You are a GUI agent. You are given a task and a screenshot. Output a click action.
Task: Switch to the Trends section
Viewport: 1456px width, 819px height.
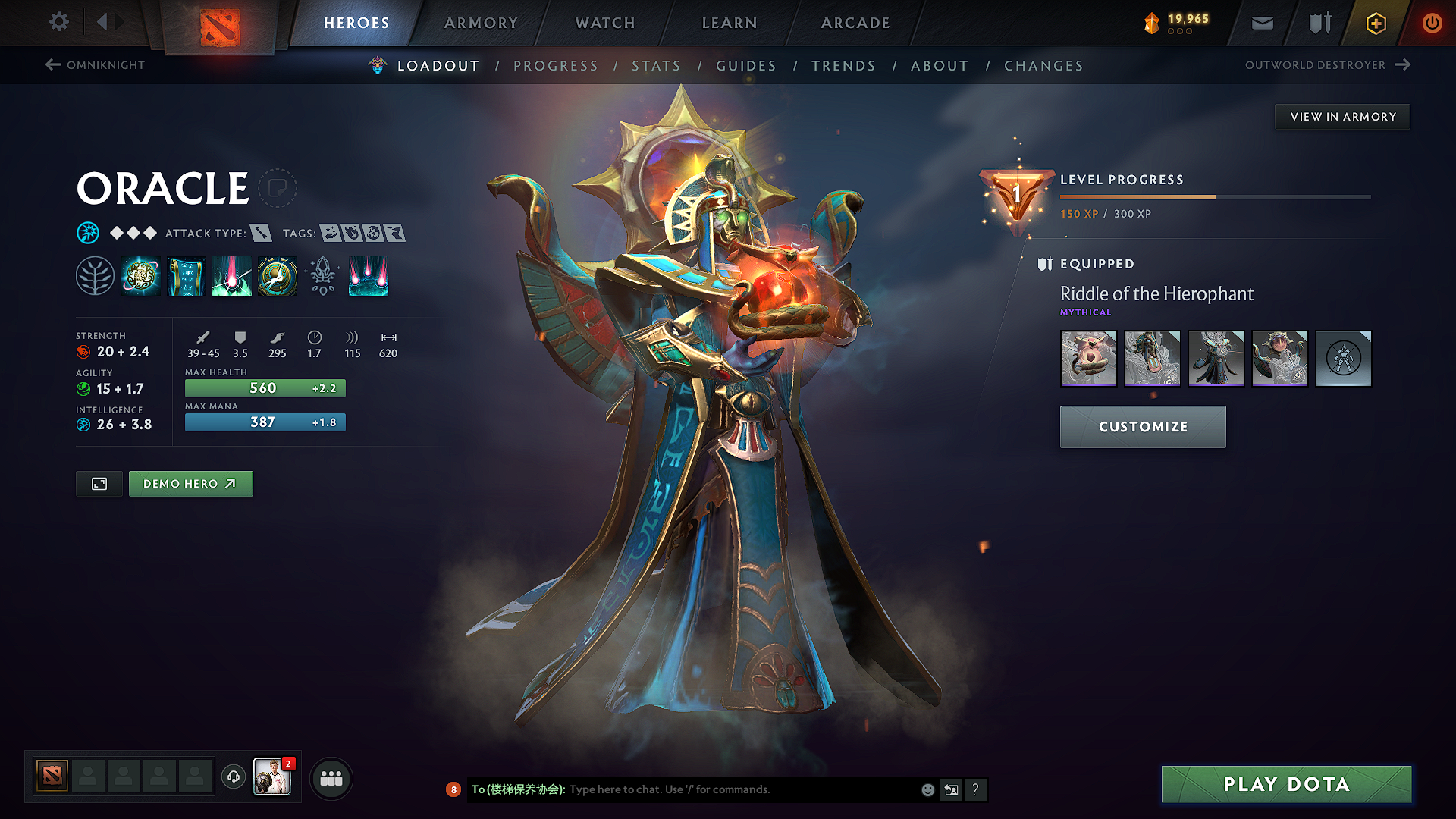[843, 66]
